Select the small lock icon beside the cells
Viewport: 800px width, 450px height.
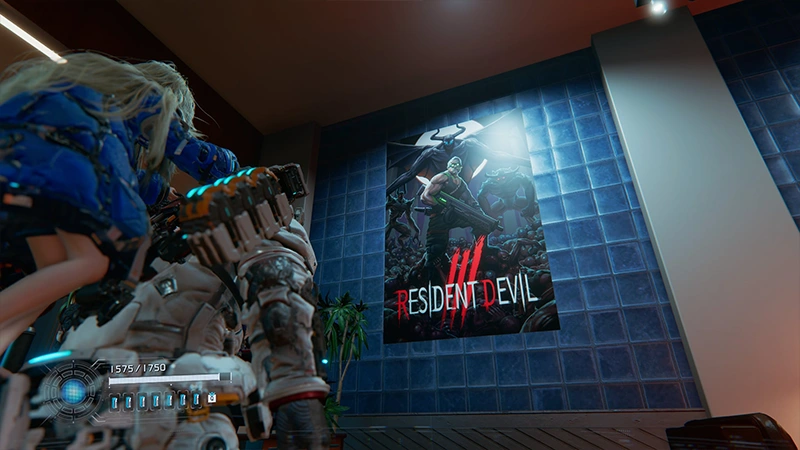click(212, 399)
